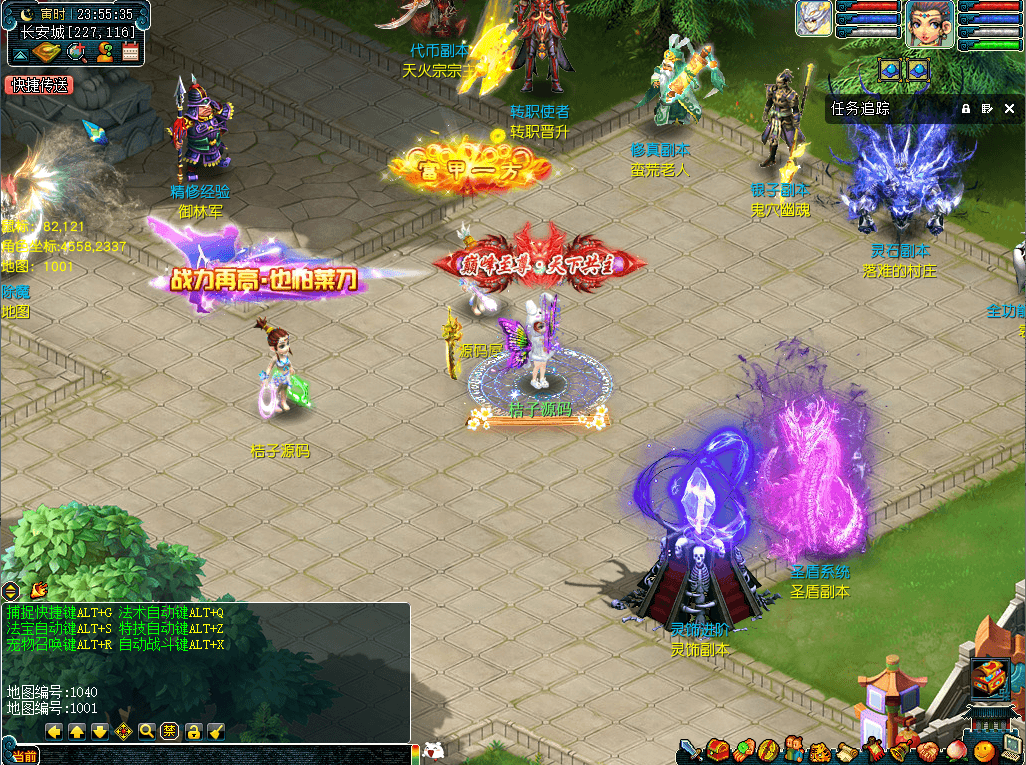This screenshot has width=1026, height=765.
Task: Open the smiley face friends icon
Action: point(983,749)
